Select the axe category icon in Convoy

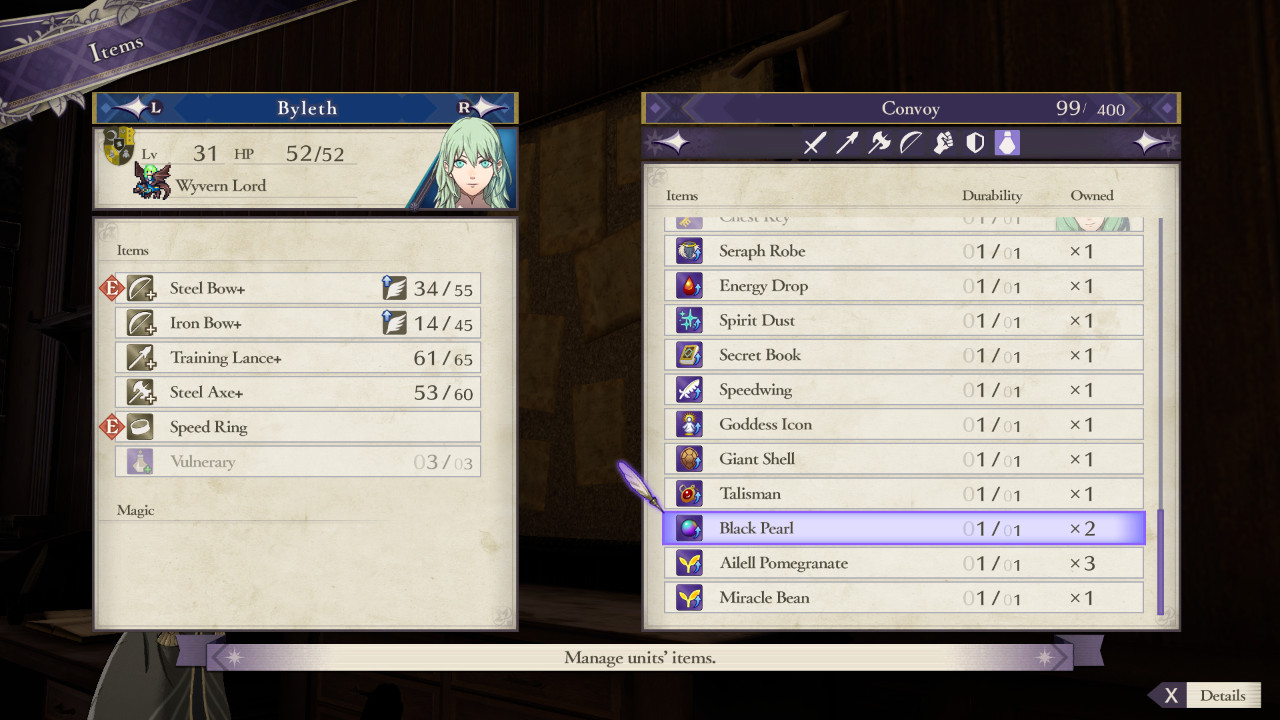(878, 143)
